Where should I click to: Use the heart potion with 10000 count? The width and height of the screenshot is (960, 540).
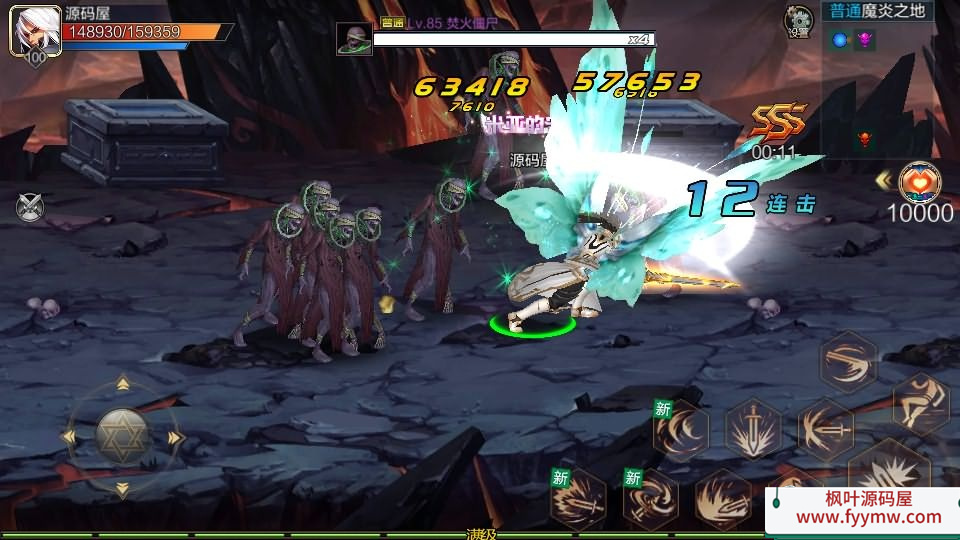click(919, 183)
